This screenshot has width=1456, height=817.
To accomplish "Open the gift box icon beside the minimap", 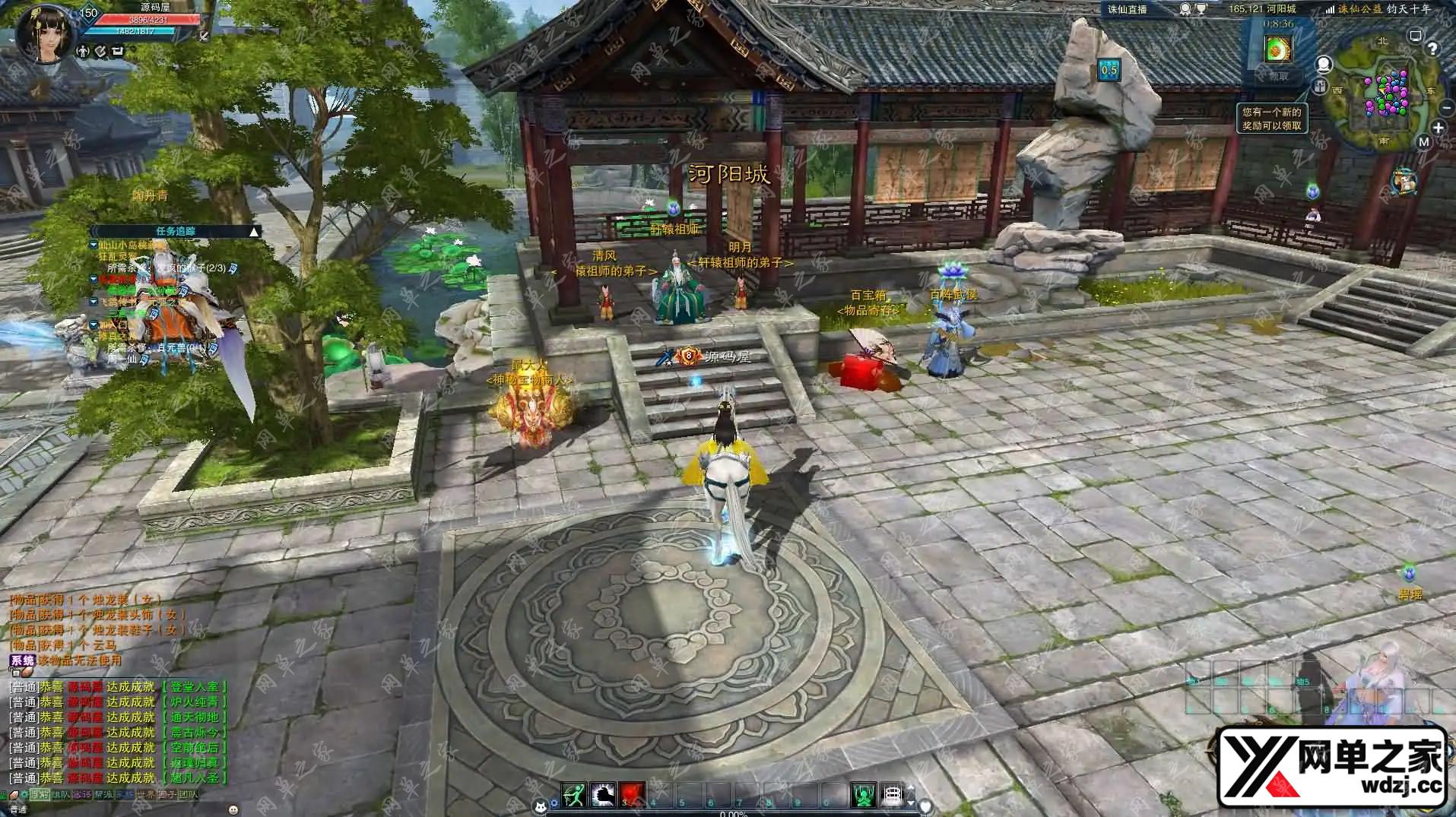I will coord(1321,85).
